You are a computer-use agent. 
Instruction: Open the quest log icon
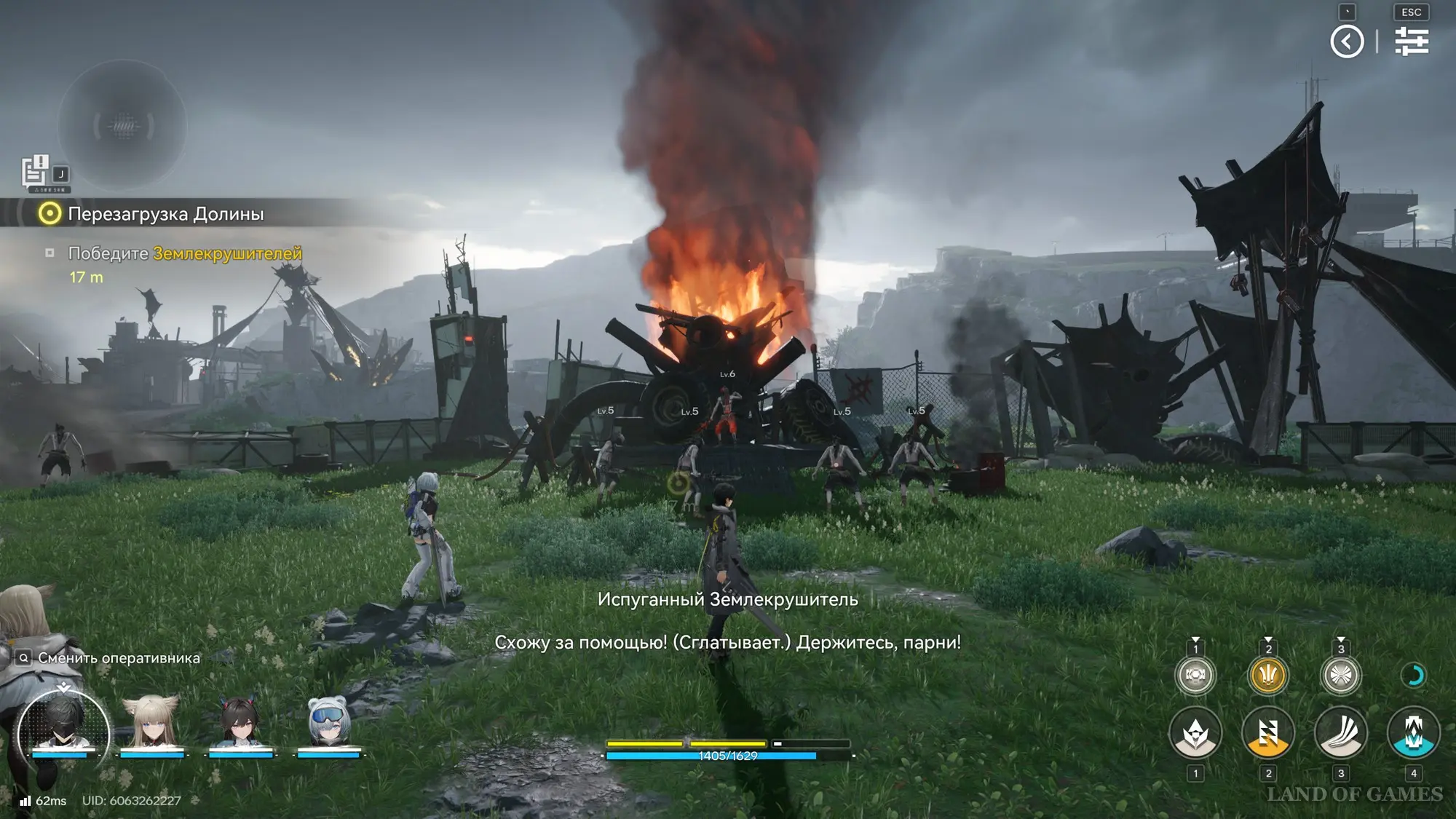point(34,172)
